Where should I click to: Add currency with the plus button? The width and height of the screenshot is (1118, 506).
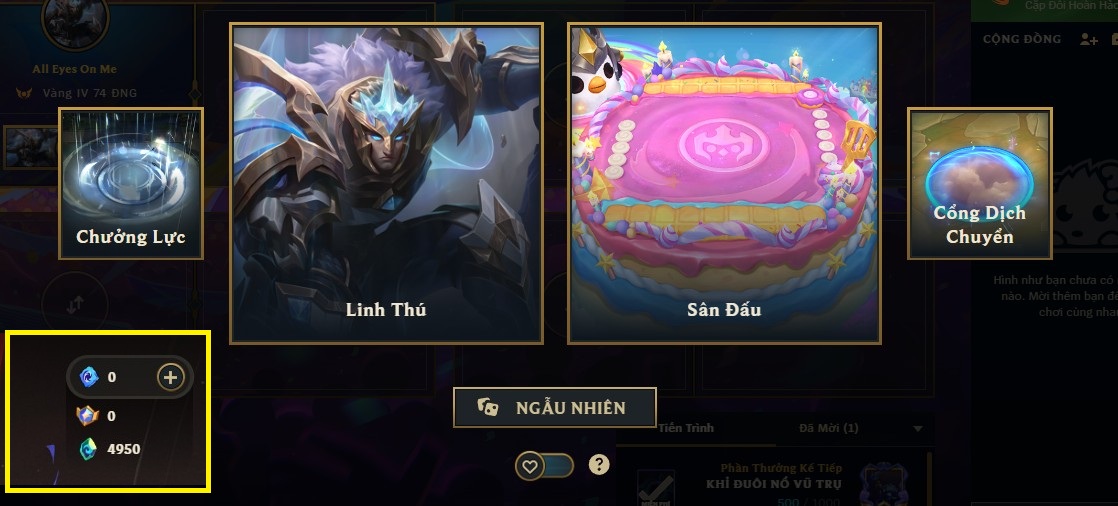[x=170, y=377]
